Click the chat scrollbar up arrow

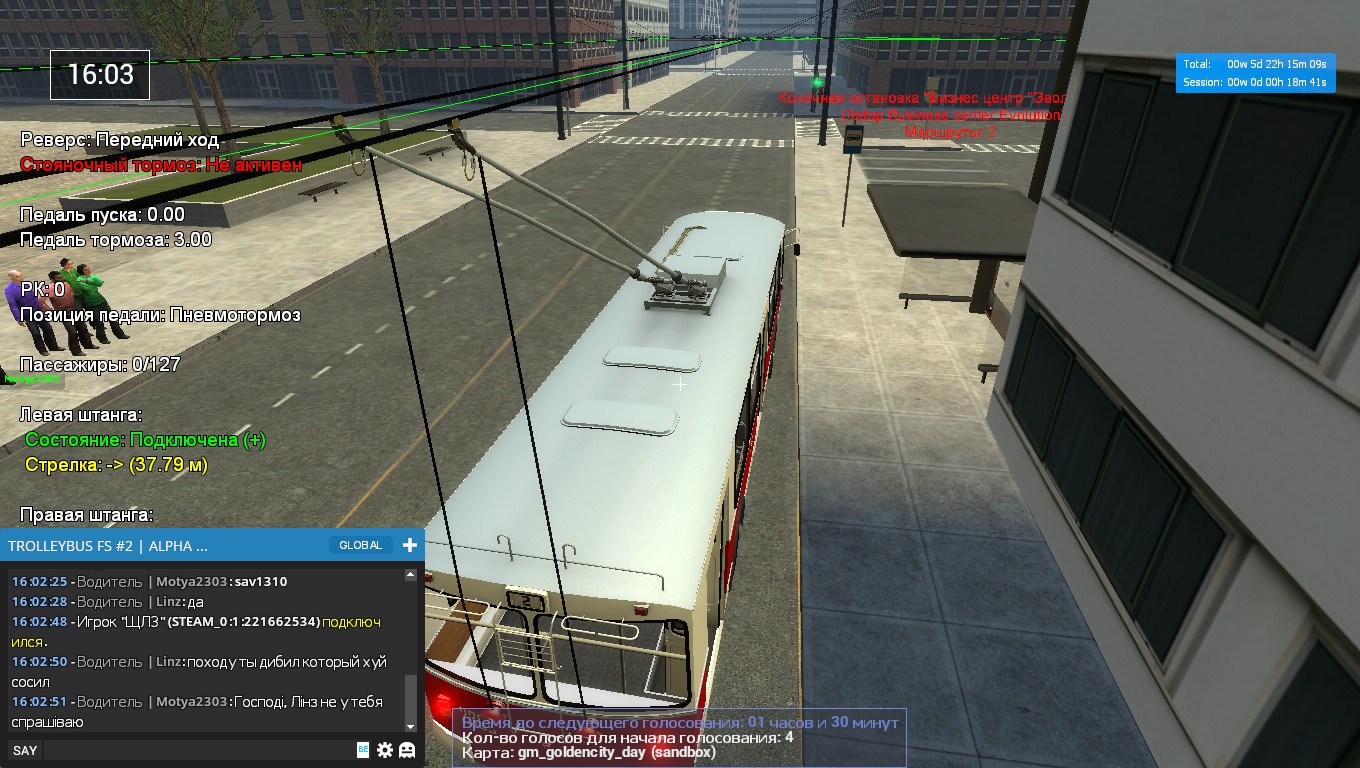pos(410,576)
